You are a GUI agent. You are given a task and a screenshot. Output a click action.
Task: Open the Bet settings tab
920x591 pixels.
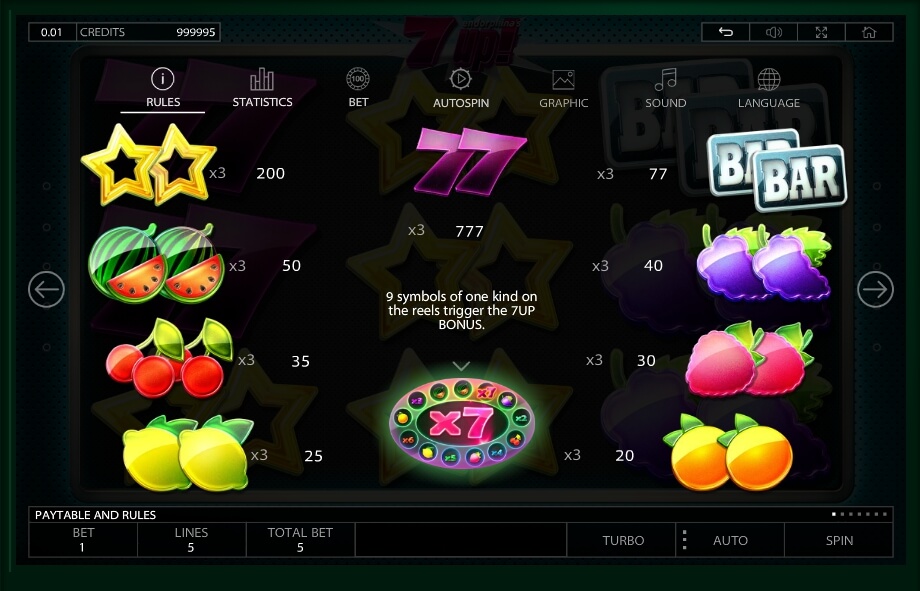pyautogui.click(x=358, y=88)
